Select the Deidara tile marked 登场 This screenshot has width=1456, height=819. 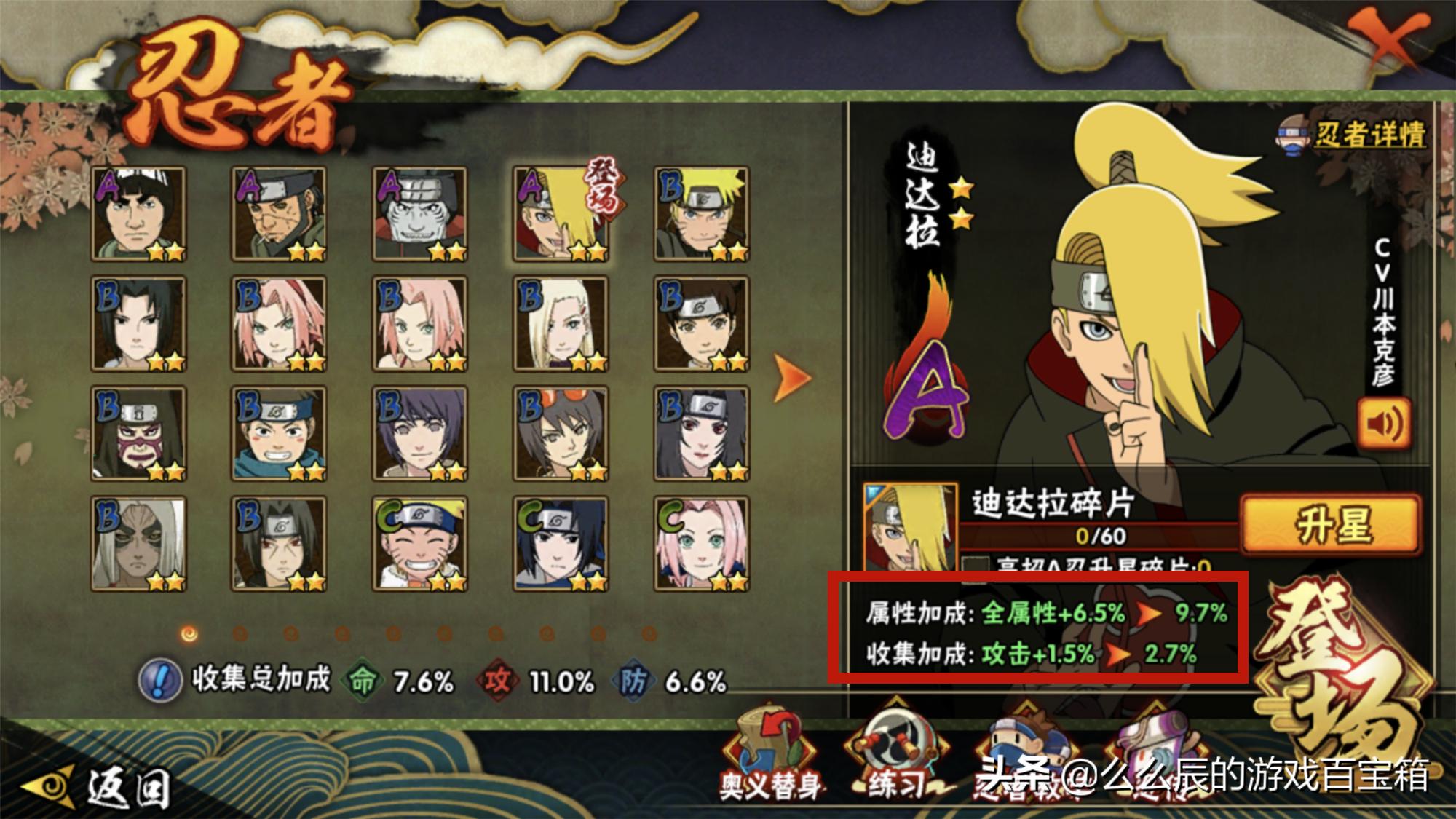(561, 213)
